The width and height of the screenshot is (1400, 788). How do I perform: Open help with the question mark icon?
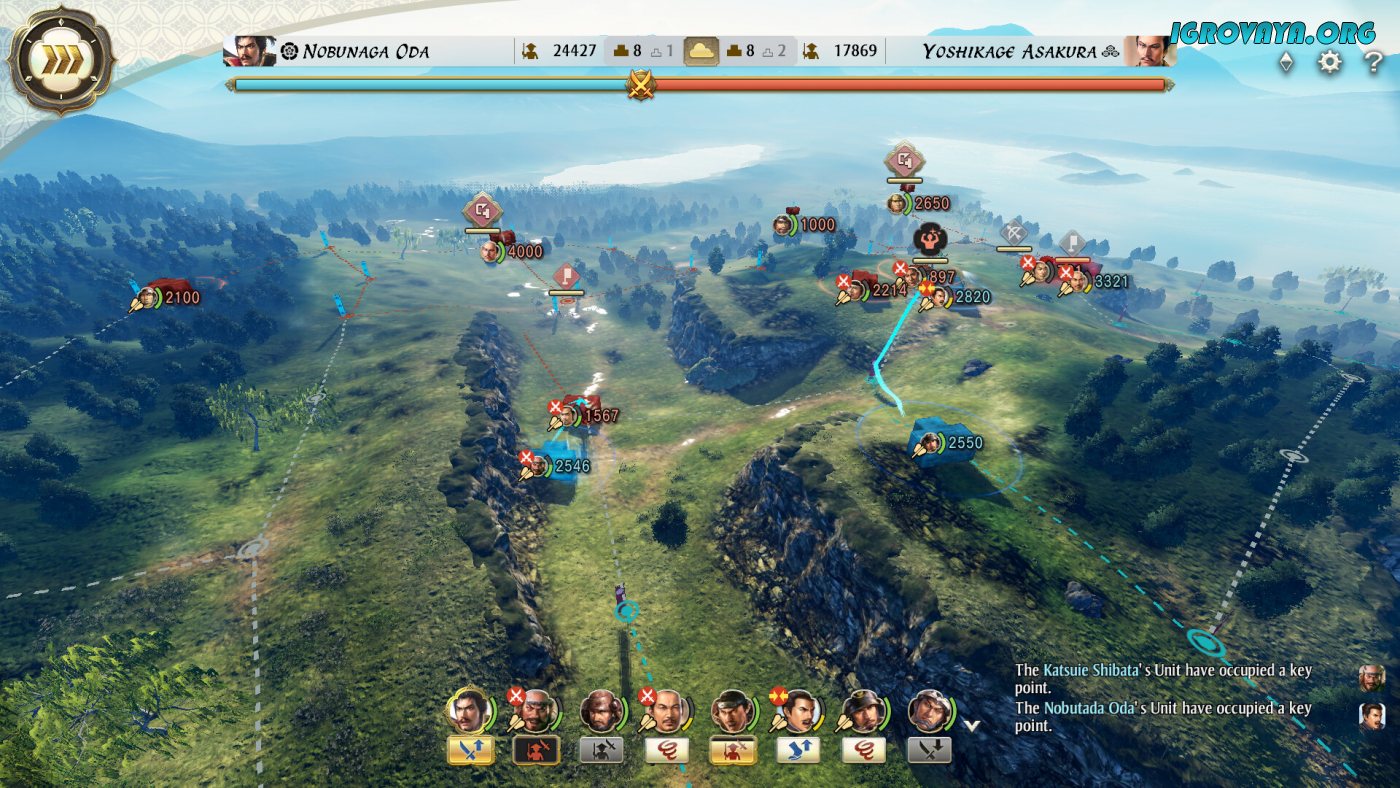point(1374,62)
